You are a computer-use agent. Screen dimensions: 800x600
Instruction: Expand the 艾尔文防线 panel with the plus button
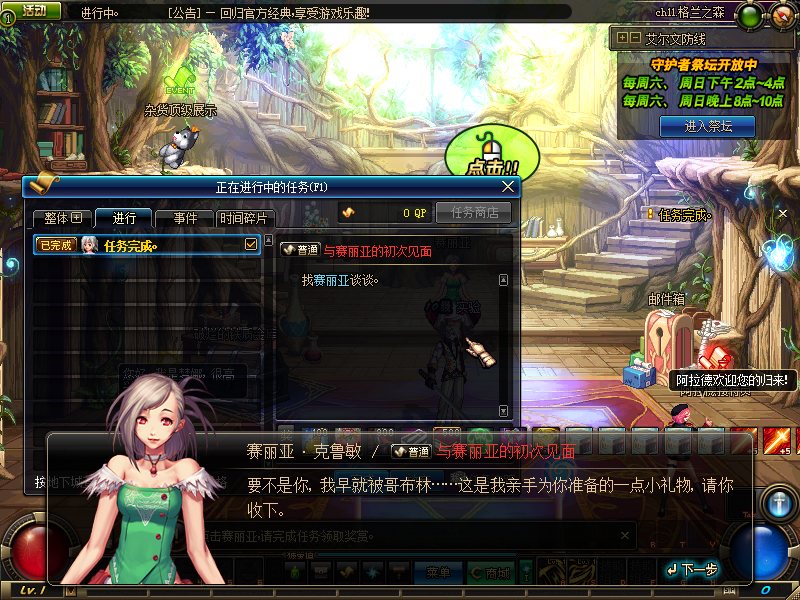pyautogui.click(x=622, y=38)
